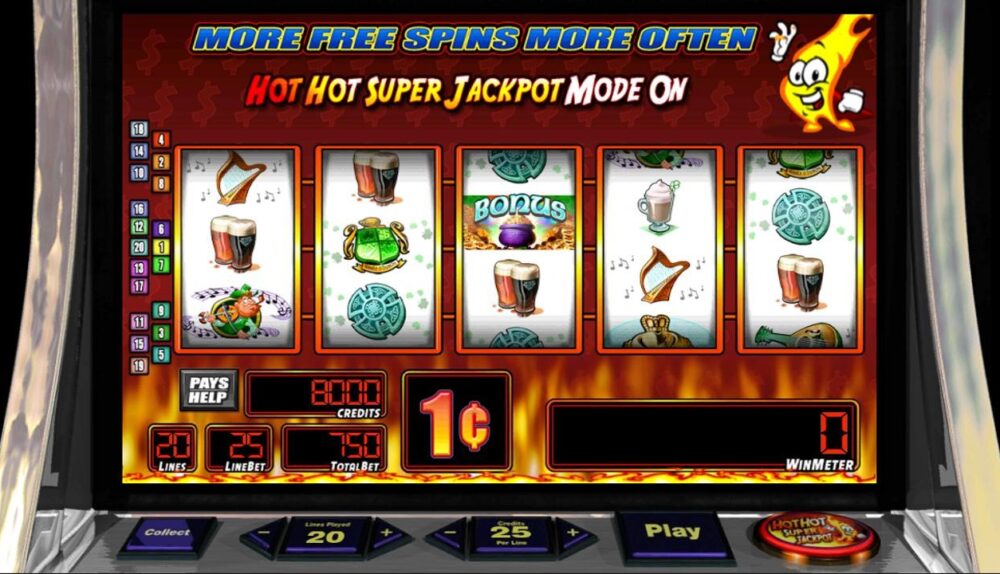Select payline marker number 4
Image resolution: width=1000 pixels, height=574 pixels.
pos(161,139)
